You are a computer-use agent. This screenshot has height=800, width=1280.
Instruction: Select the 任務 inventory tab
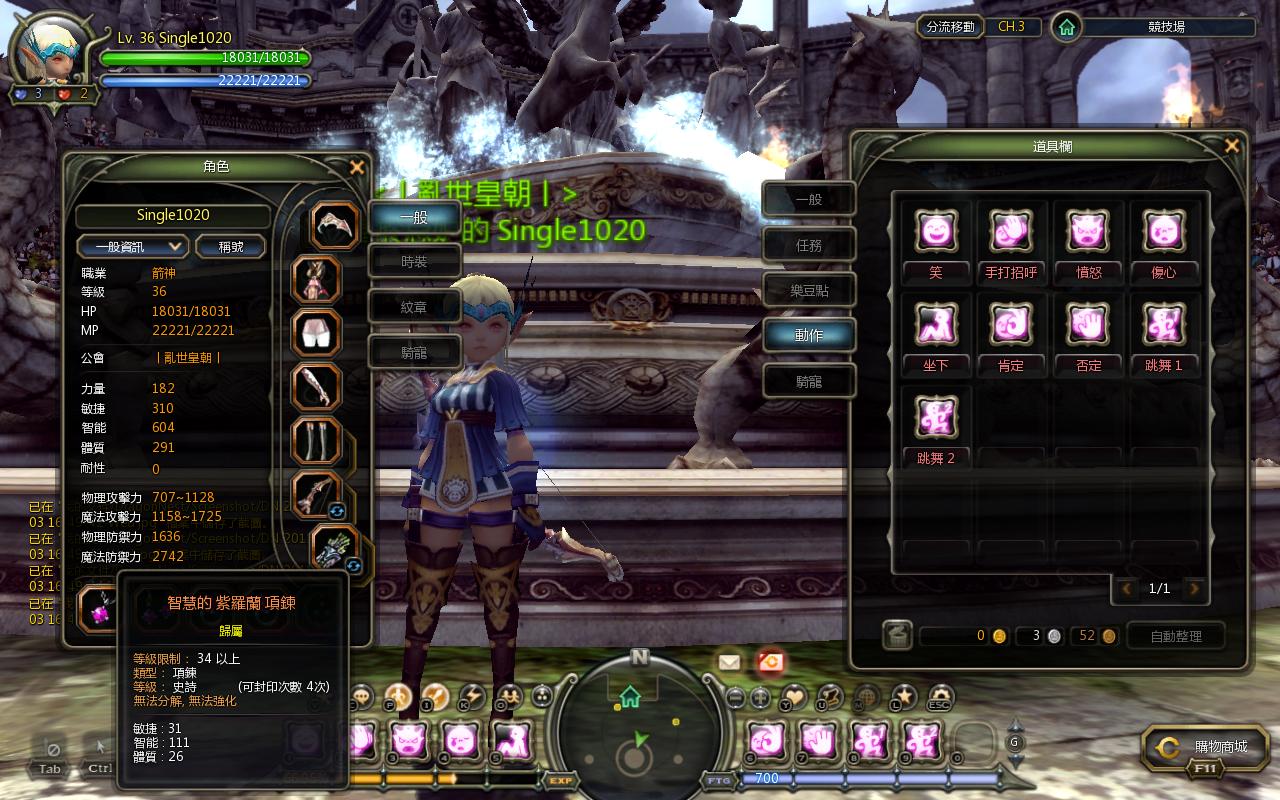point(808,245)
